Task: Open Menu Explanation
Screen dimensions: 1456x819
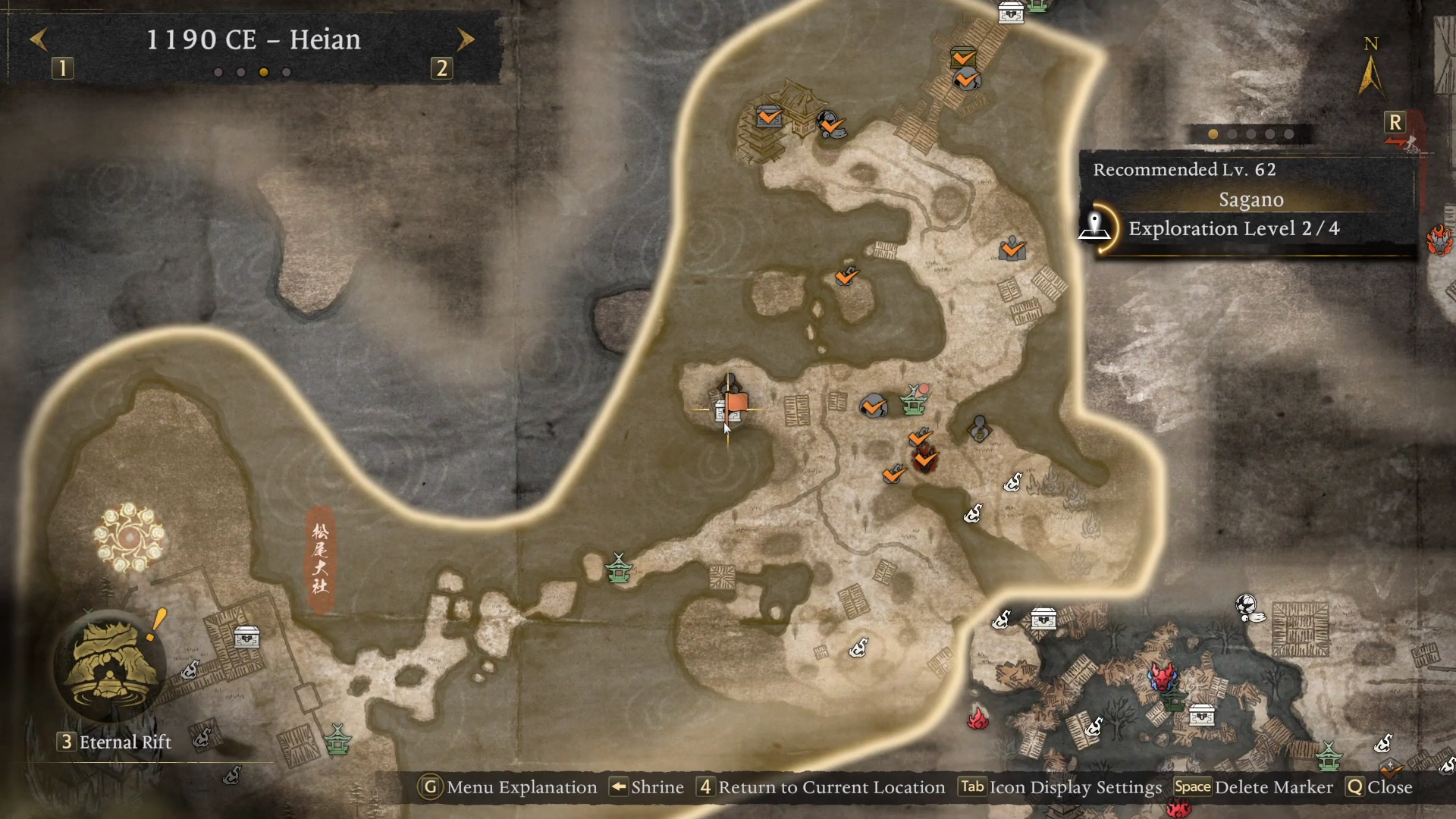Action: pyautogui.click(x=508, y=787)
